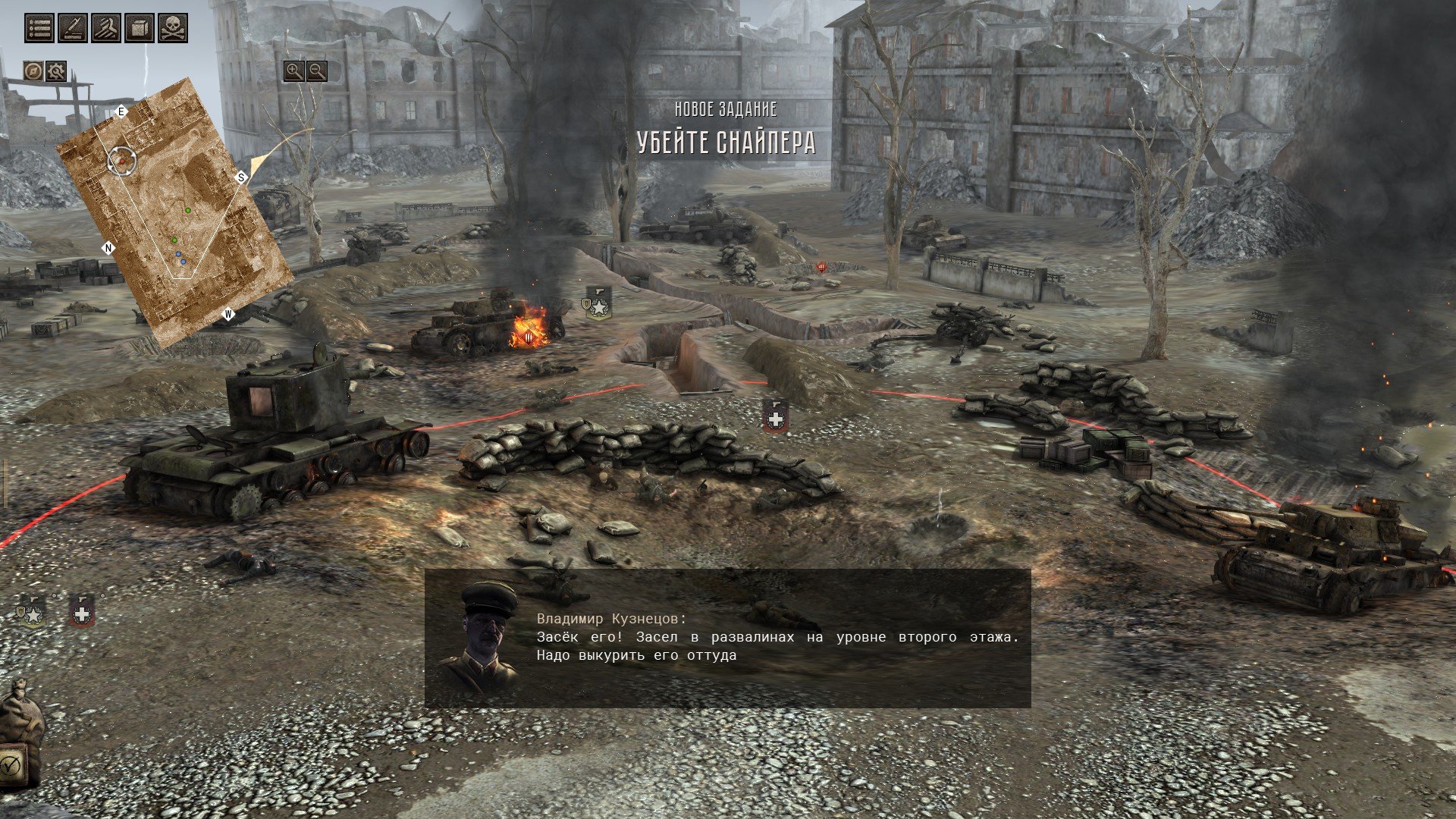The image size is (1456, 819).
Task: Open the cube box icon button
Action: tap(140, 28)
